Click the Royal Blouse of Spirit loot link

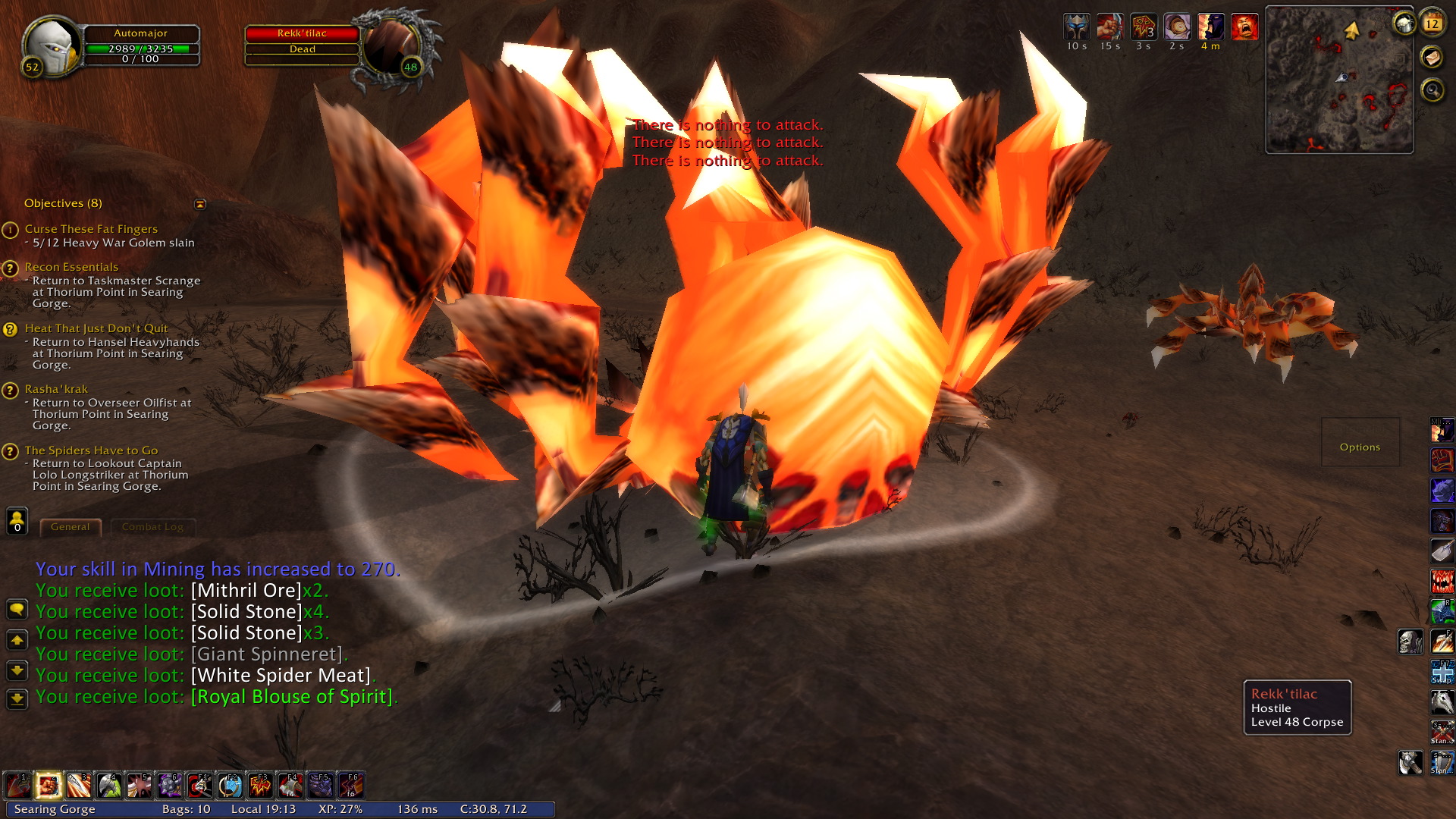tap(292, 697)
